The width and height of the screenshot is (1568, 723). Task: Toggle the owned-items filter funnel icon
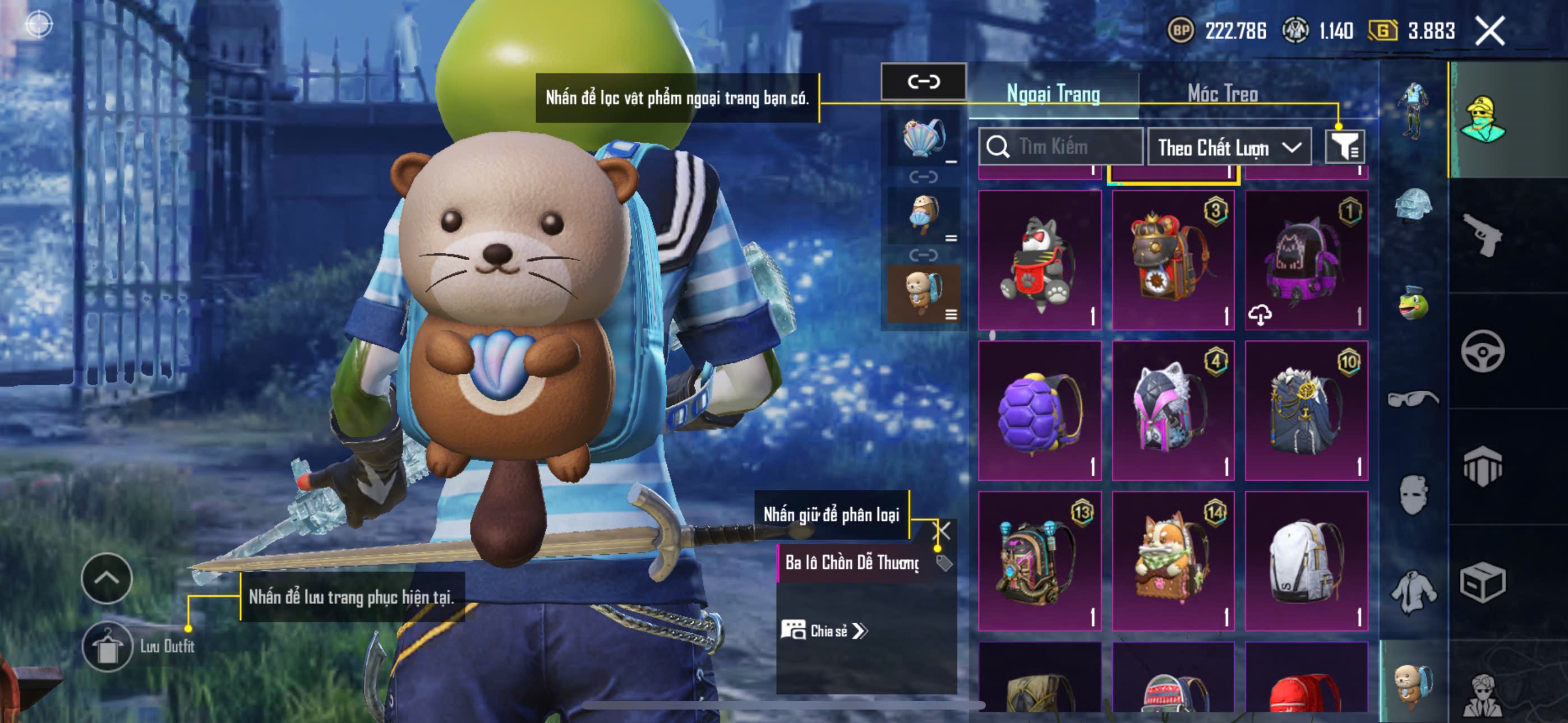click(1344, 147)
